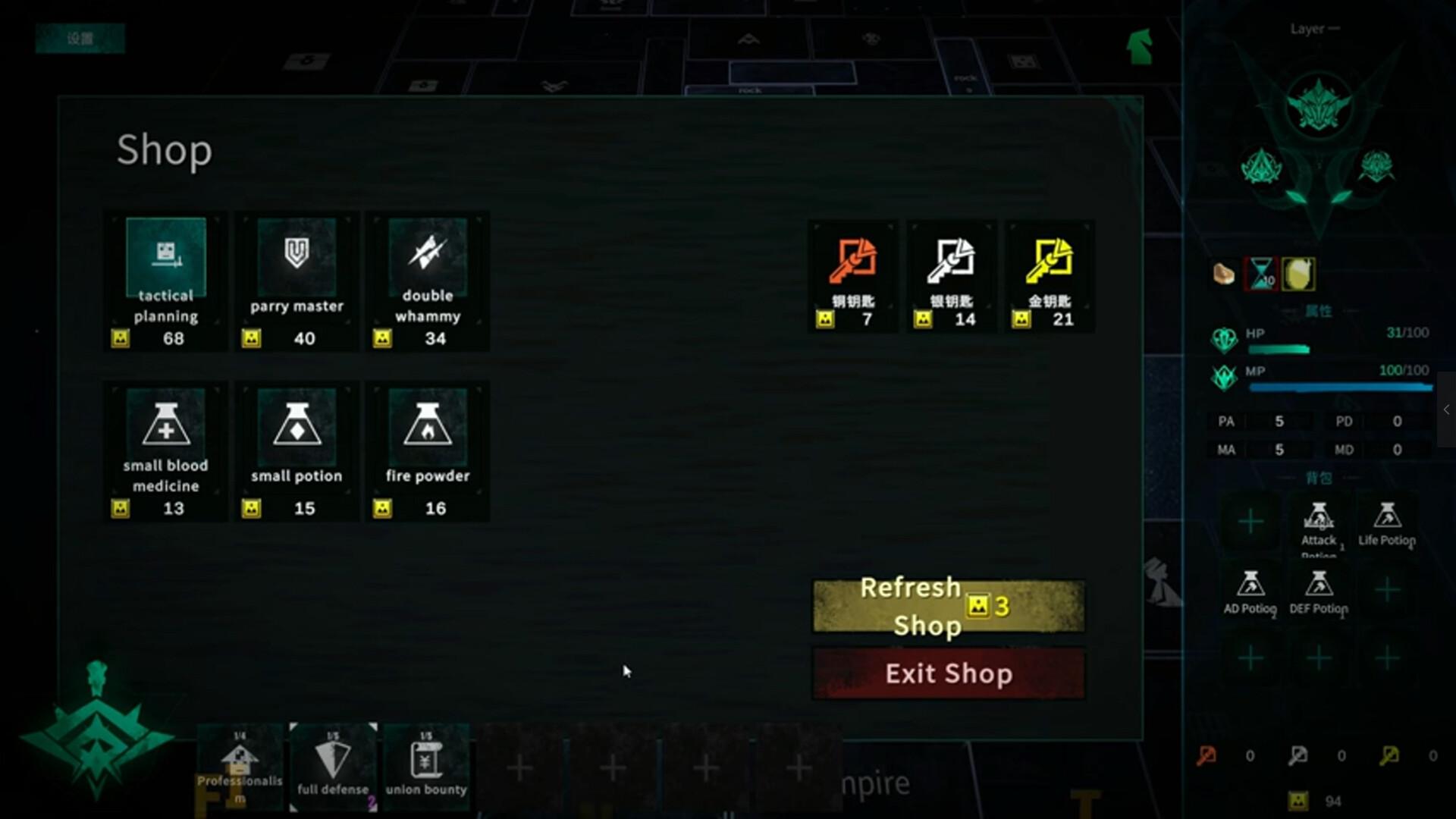Select the Life Potion item
1456x819 pixels.
(1389, 523)
